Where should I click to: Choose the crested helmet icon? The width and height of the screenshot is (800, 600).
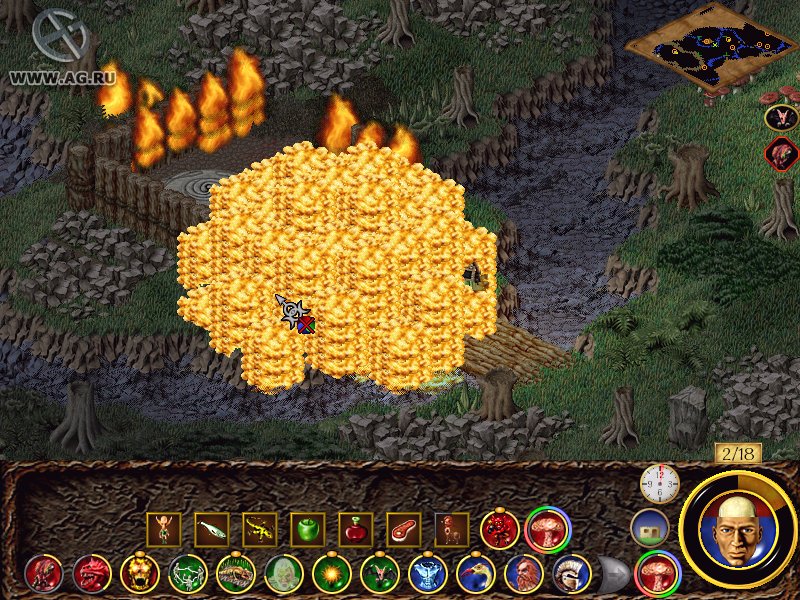571,574
